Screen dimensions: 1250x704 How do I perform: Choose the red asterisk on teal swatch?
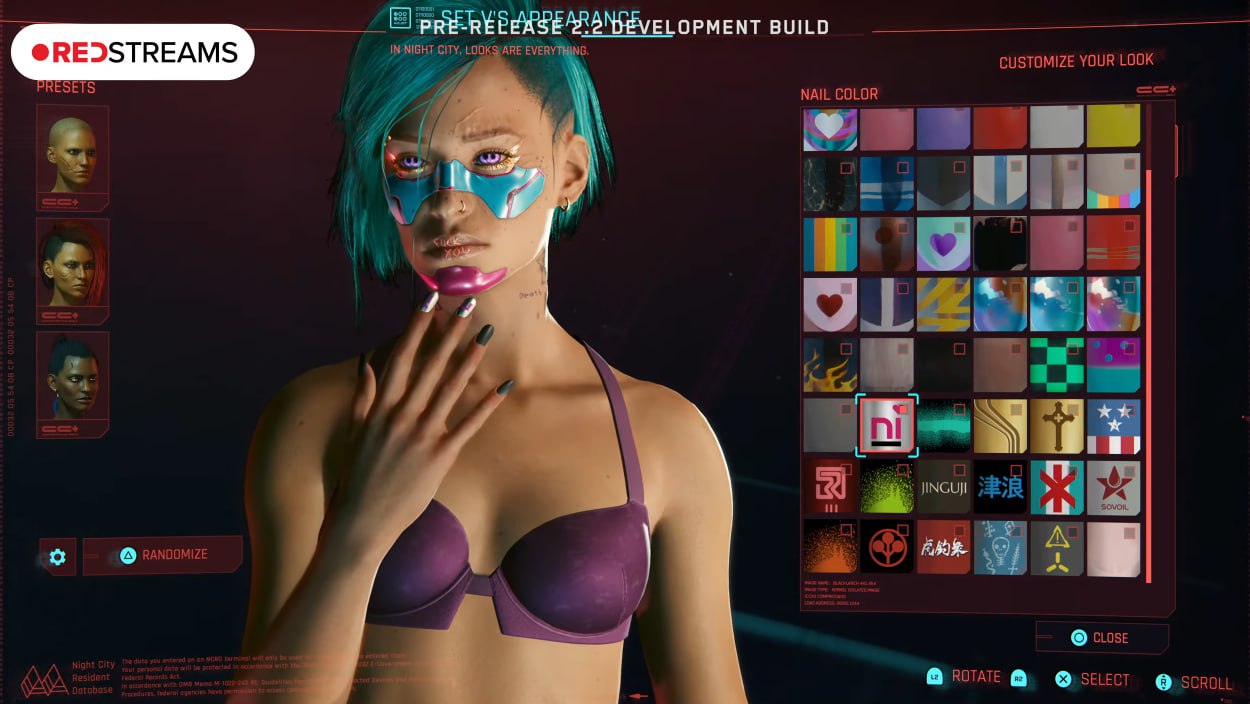point(1057,487)
